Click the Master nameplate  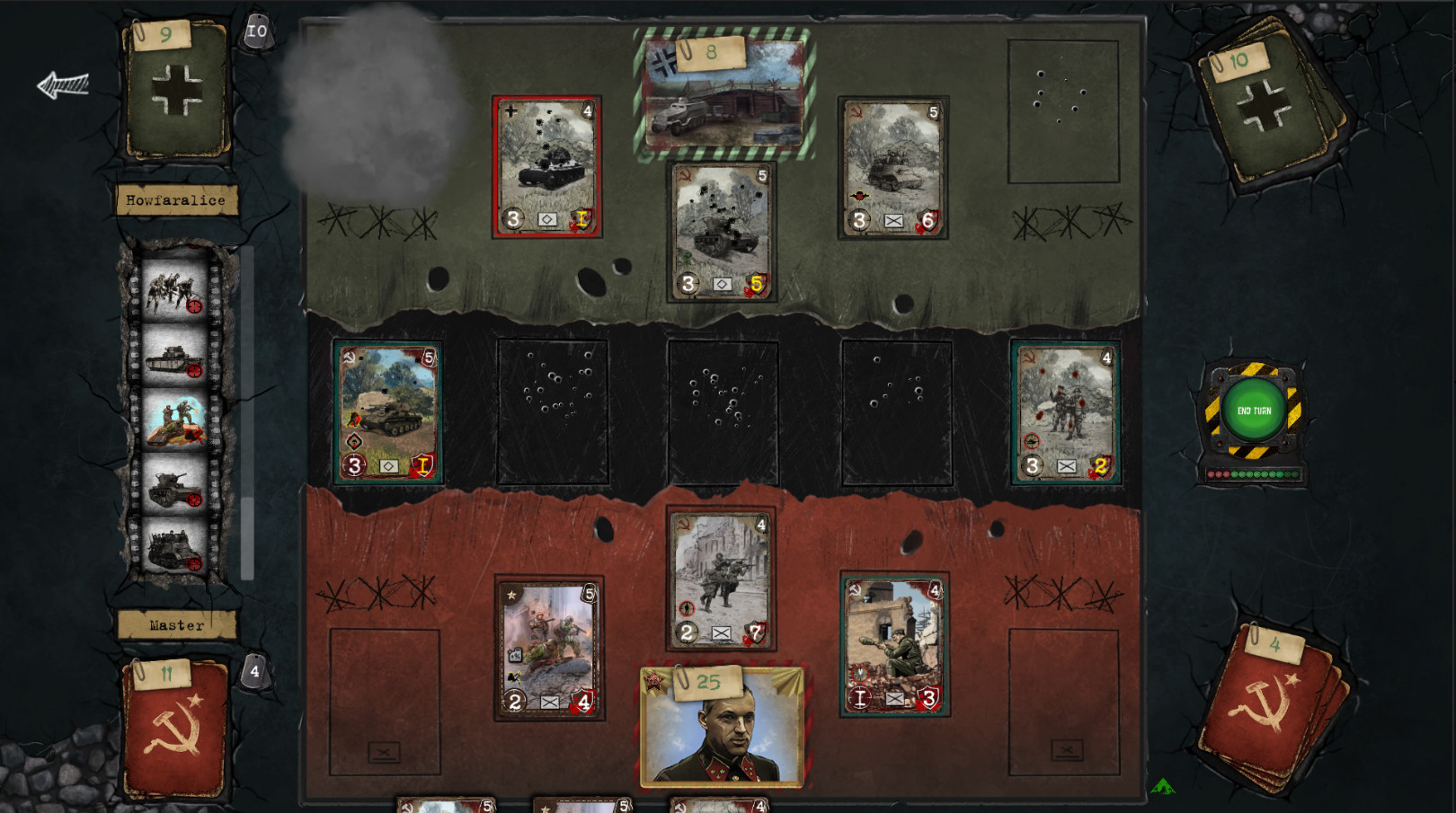(x=177, y=623)
